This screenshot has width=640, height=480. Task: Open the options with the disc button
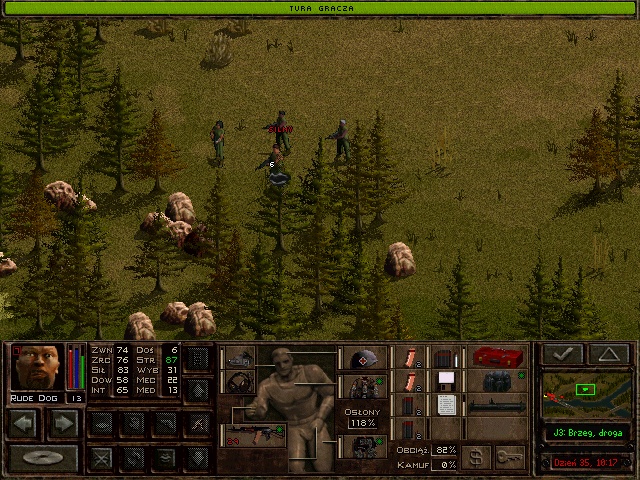(x=43, y=459)
